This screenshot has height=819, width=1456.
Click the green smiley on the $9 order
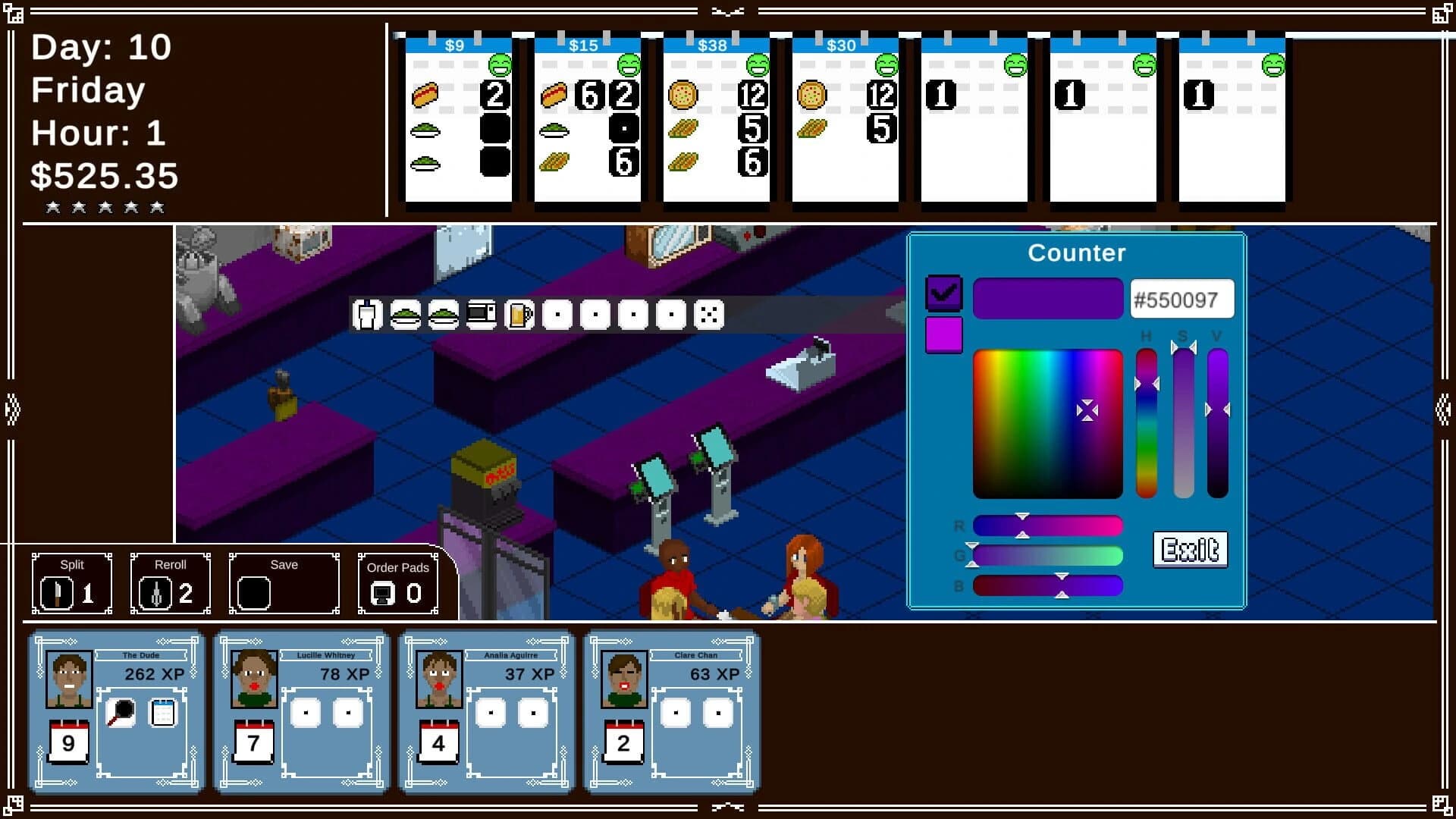(x=500, y=64)
